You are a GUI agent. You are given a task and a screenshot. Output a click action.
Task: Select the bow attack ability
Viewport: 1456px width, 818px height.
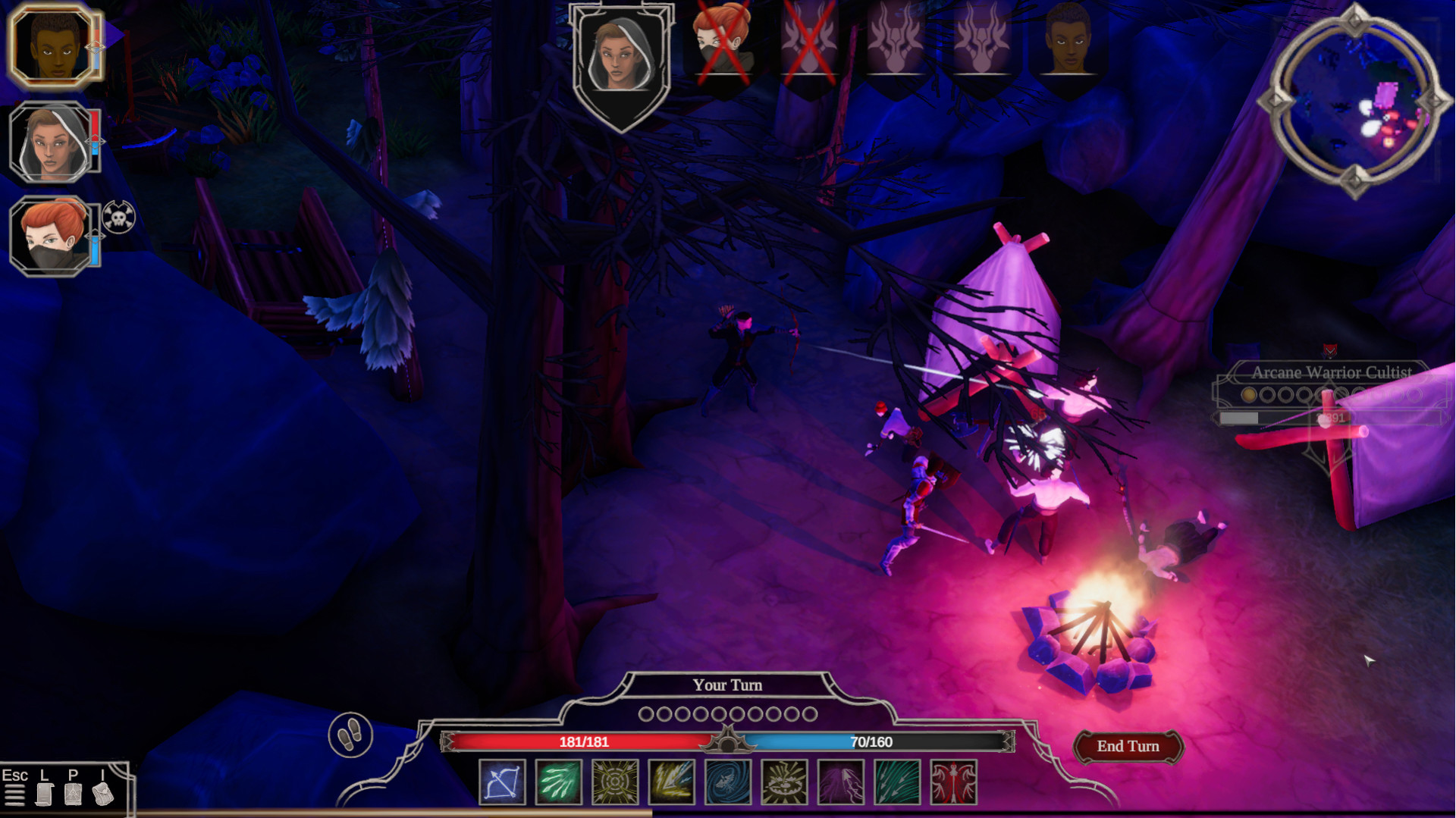[x=504, y=783]
